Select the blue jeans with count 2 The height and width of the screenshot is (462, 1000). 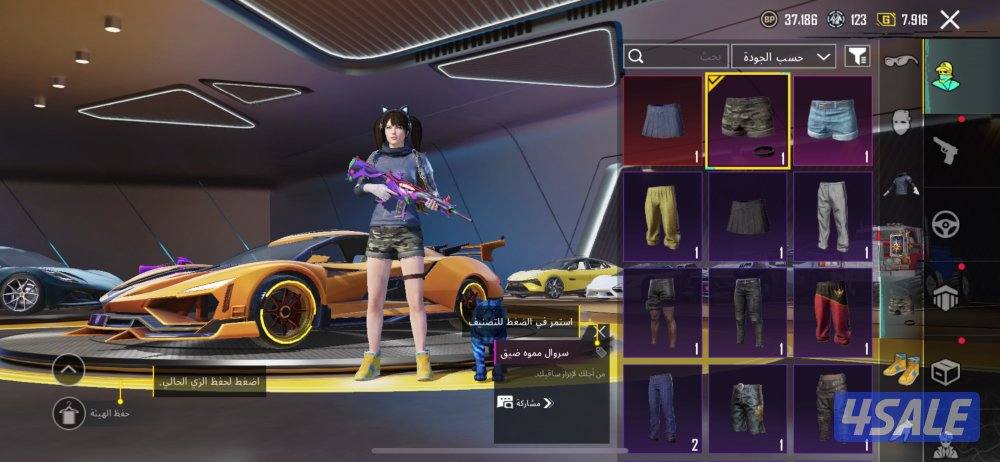(x=663, y=408)
